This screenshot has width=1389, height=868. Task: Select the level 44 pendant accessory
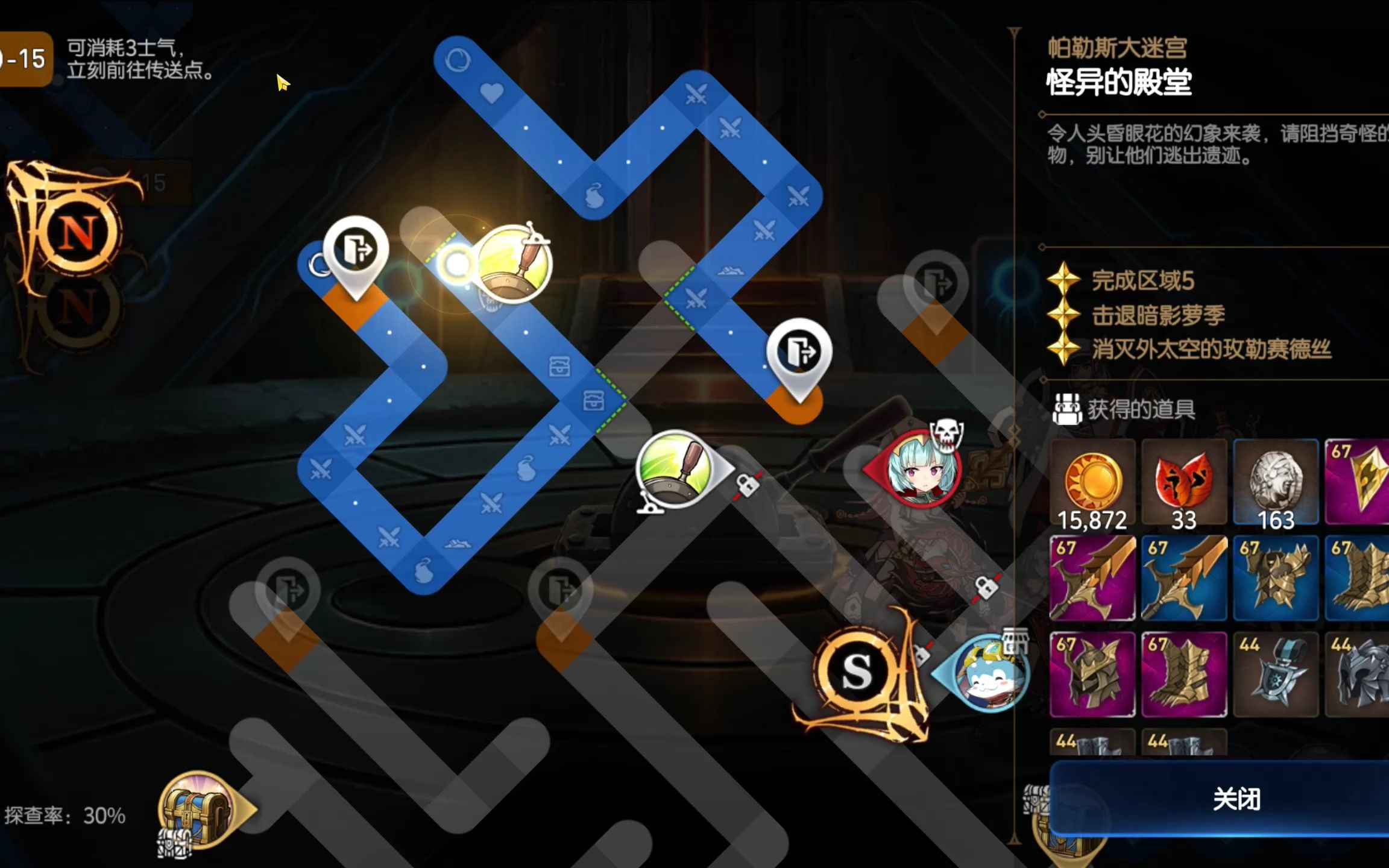click(x=1276, y=675)
